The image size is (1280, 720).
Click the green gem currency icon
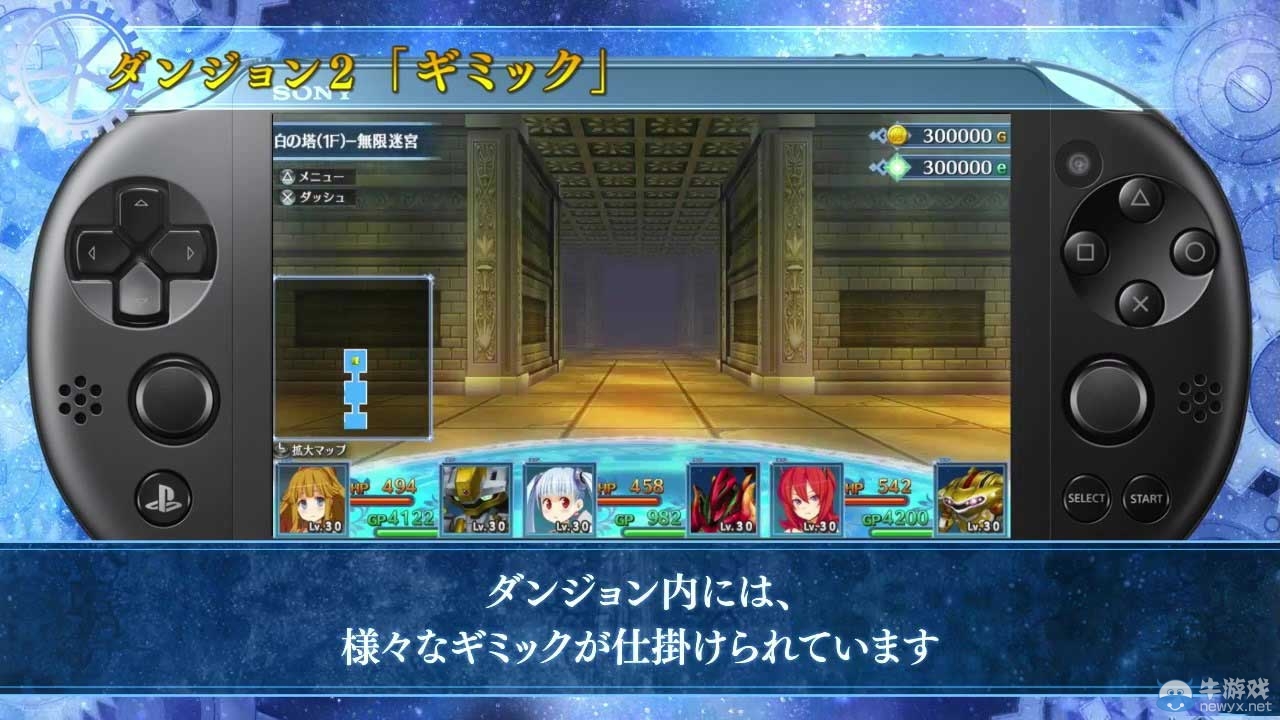[900, 168]
